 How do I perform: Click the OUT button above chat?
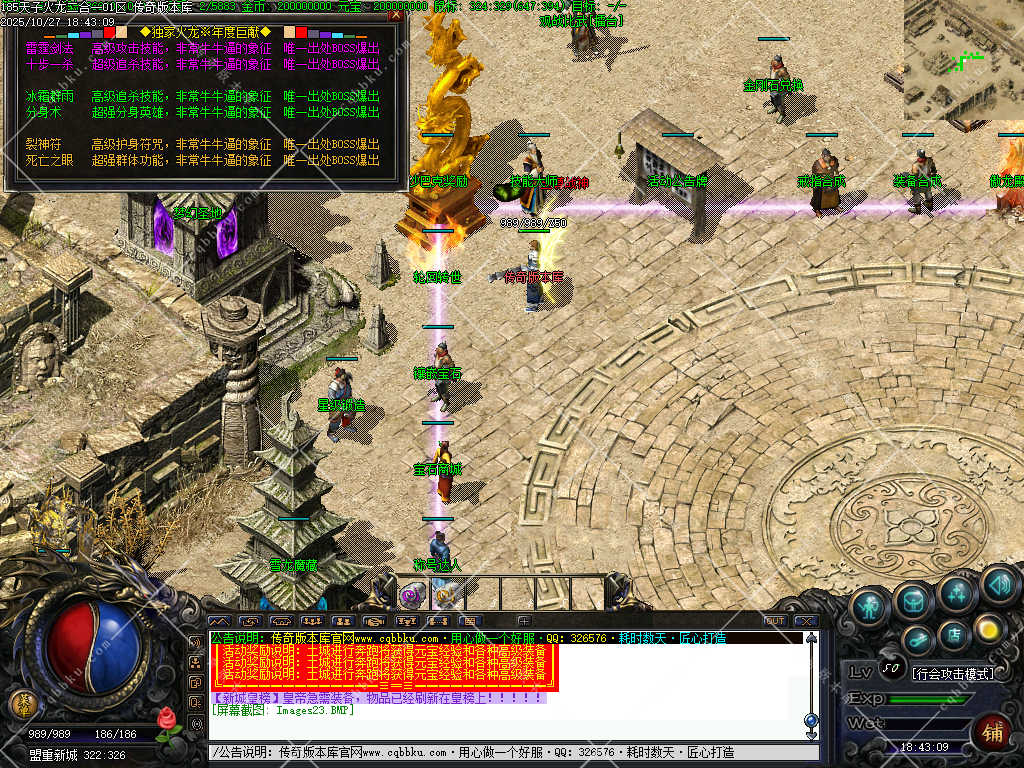(775, 621)
